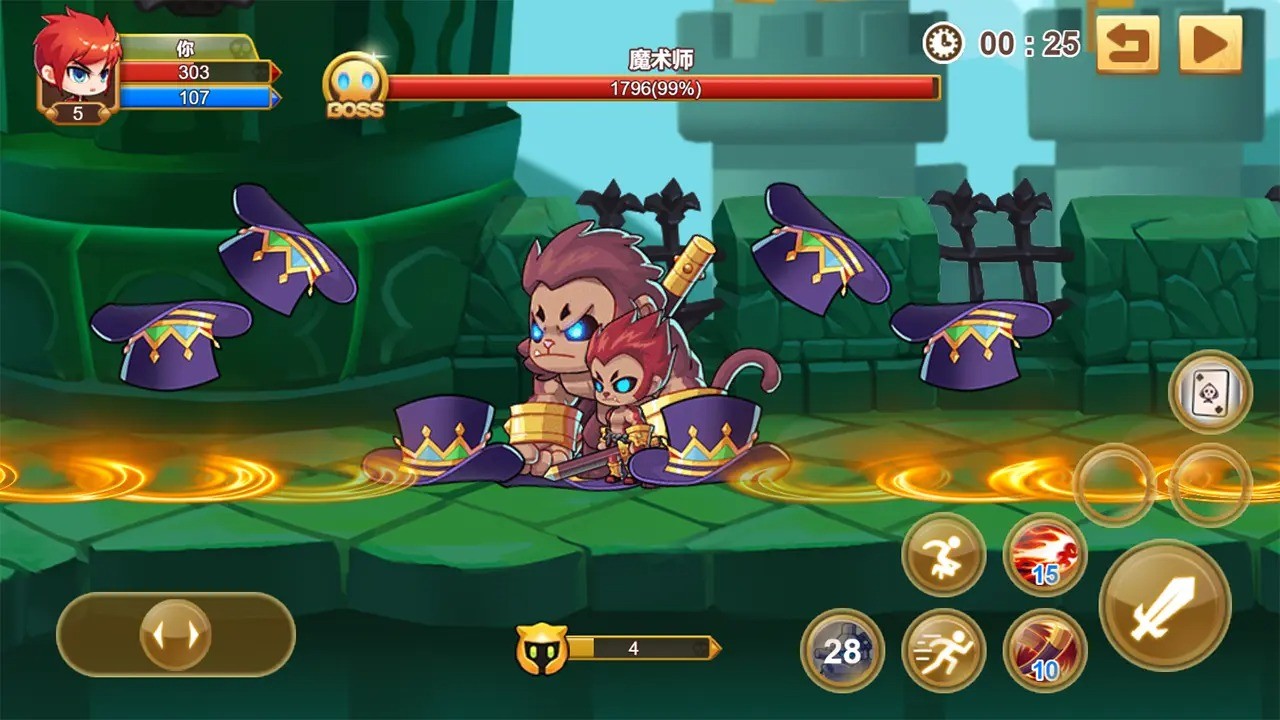Hit the orange return arrow button
The width and height of the screenshot is (1280, 720).
click(x=1127, y=44)
